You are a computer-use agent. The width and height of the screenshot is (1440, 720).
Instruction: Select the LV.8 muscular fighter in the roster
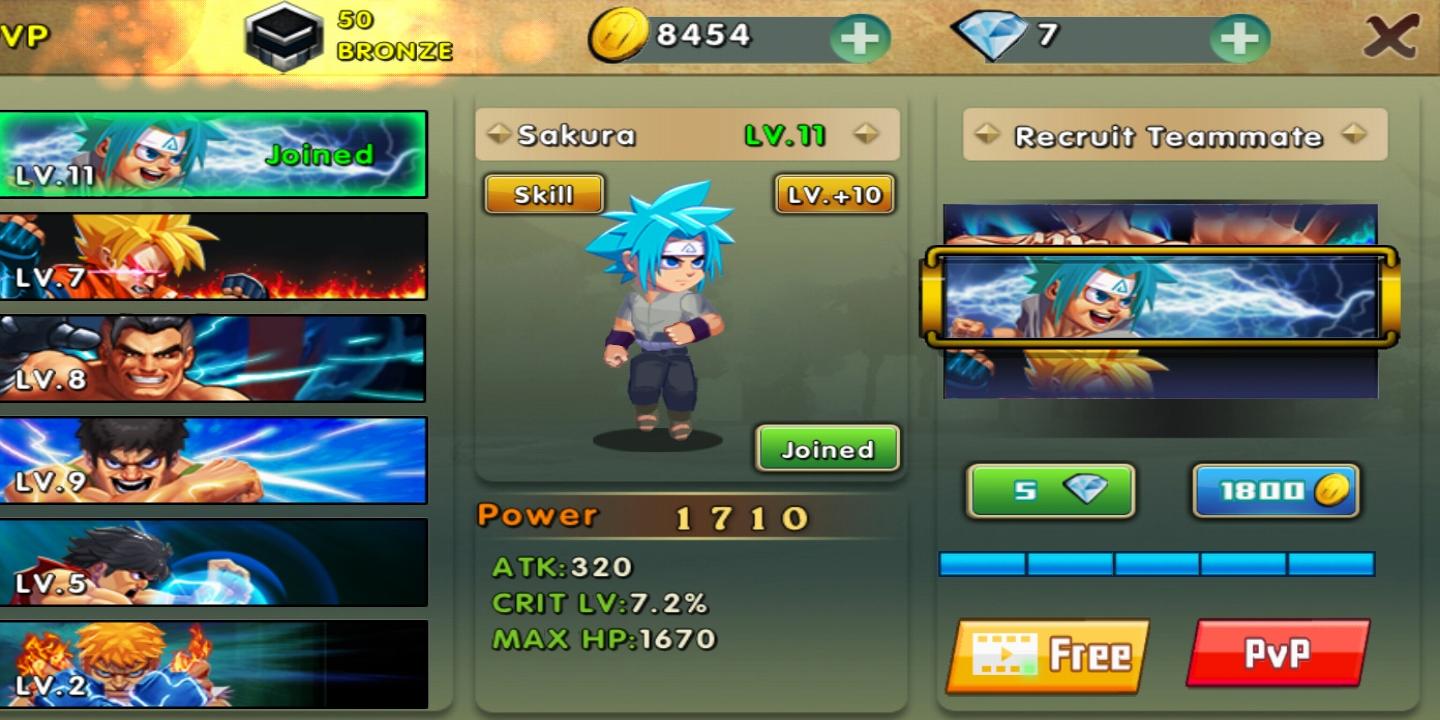(215, 357)
